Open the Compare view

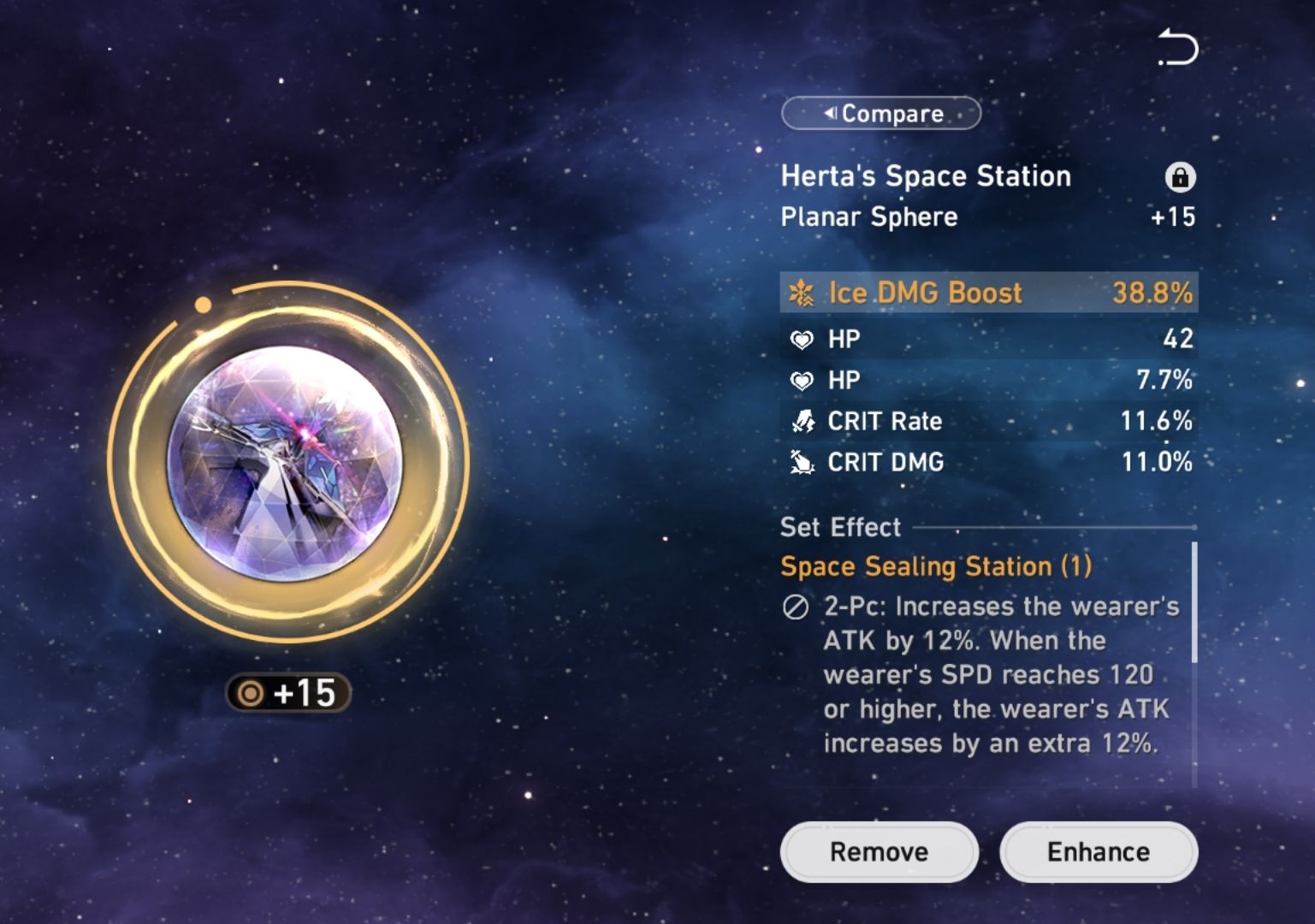click(x=880, y=113)
